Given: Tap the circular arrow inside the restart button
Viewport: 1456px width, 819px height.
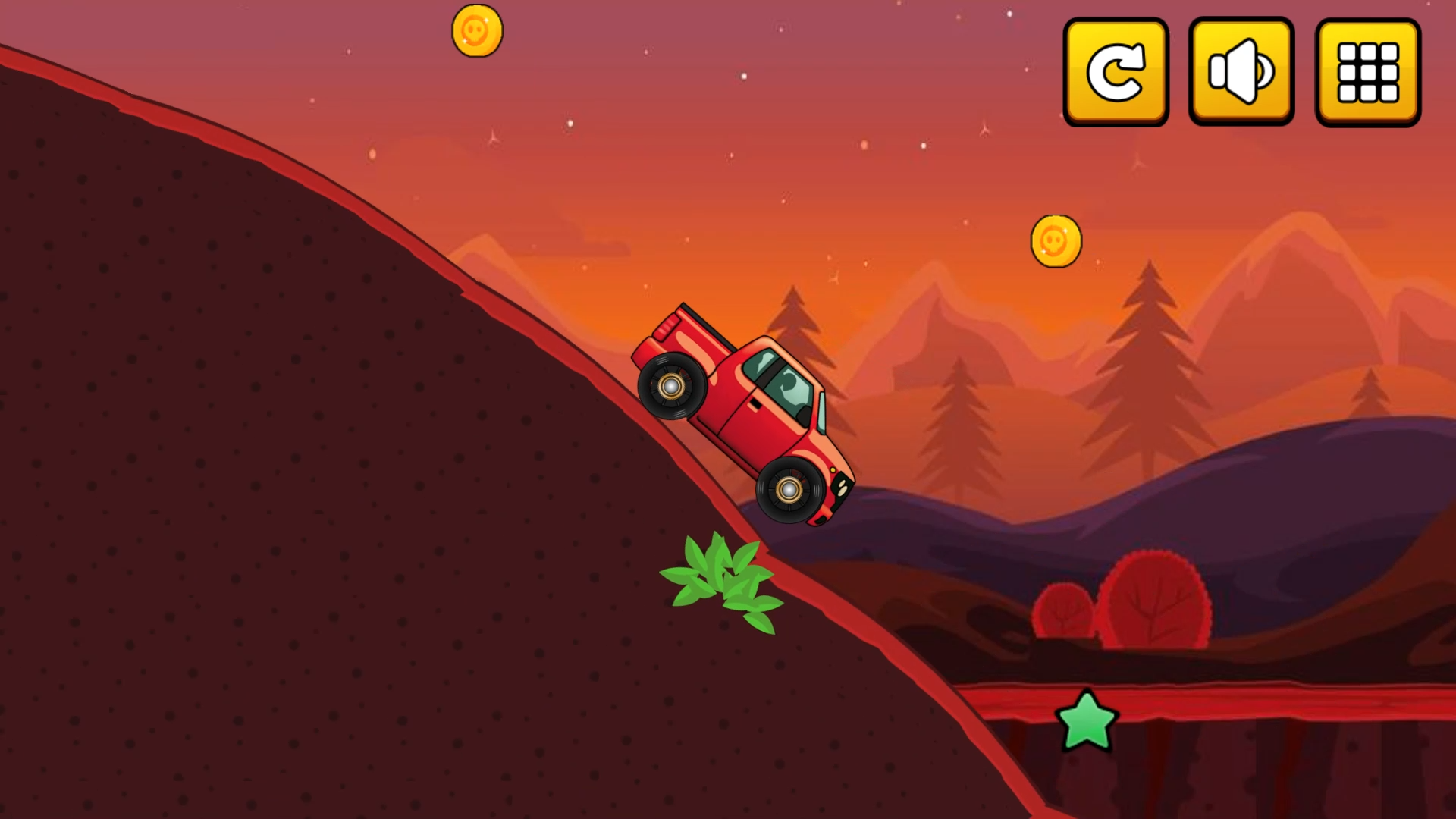Looking at the screenshot, I should click(1115, 73).
